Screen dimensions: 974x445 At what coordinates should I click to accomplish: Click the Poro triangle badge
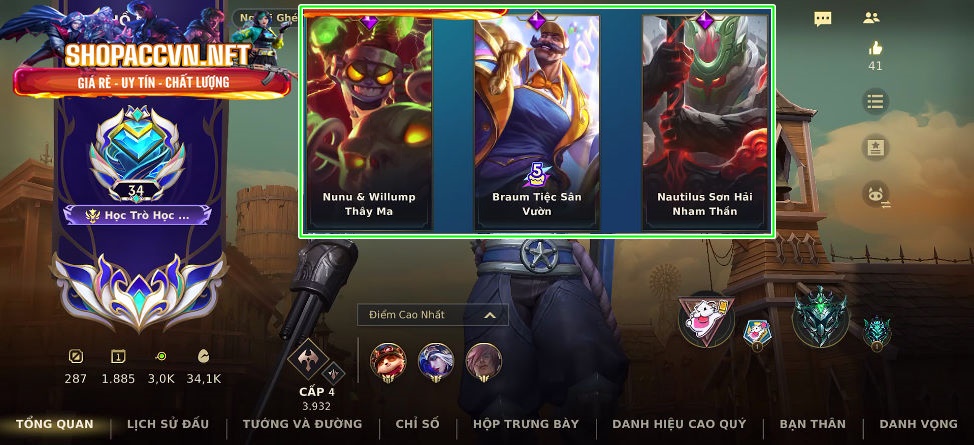click(x=706, y=320)
